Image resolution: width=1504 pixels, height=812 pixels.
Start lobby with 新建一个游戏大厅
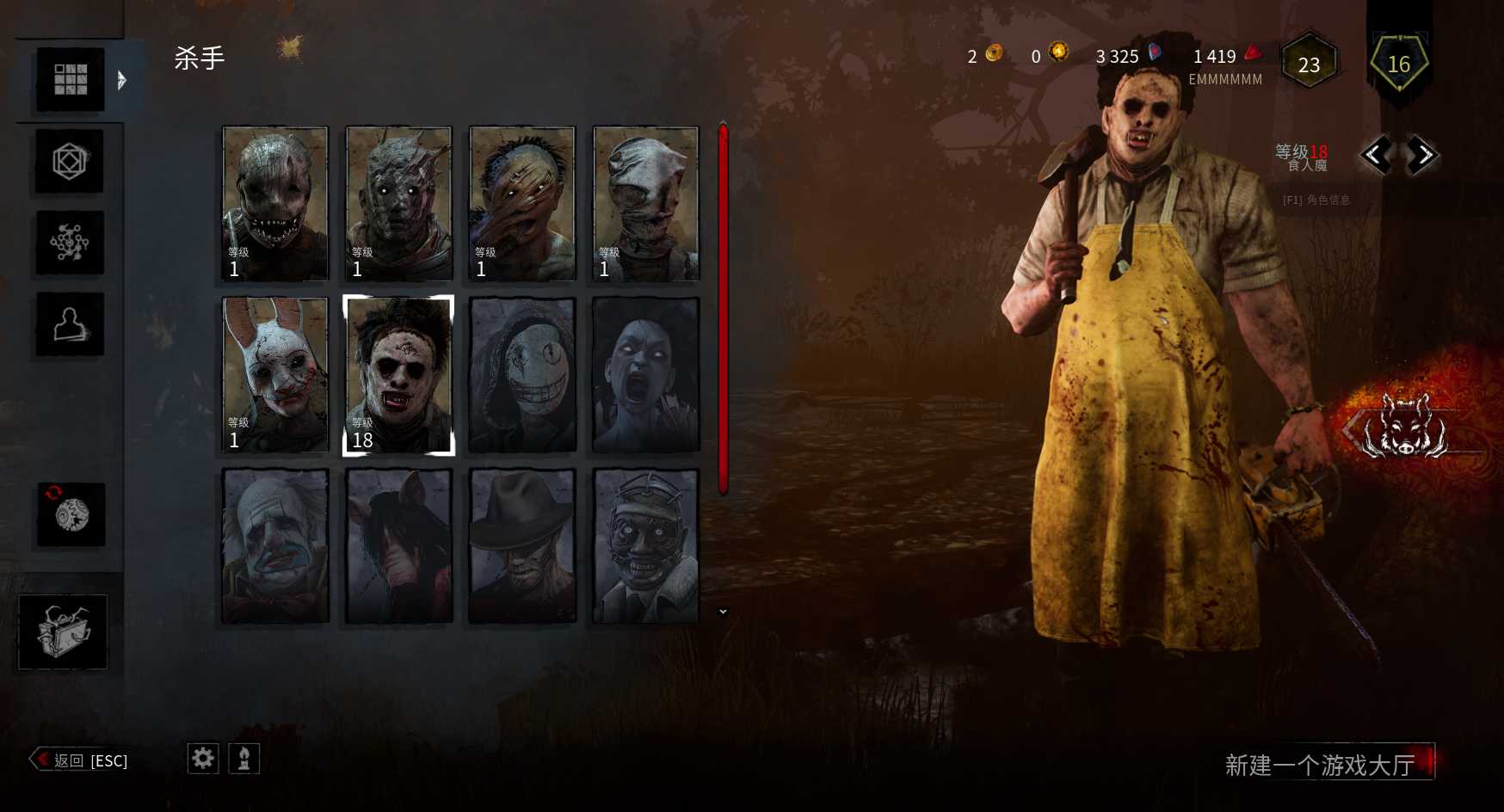pyautogui.click(x=1320, y=764)
